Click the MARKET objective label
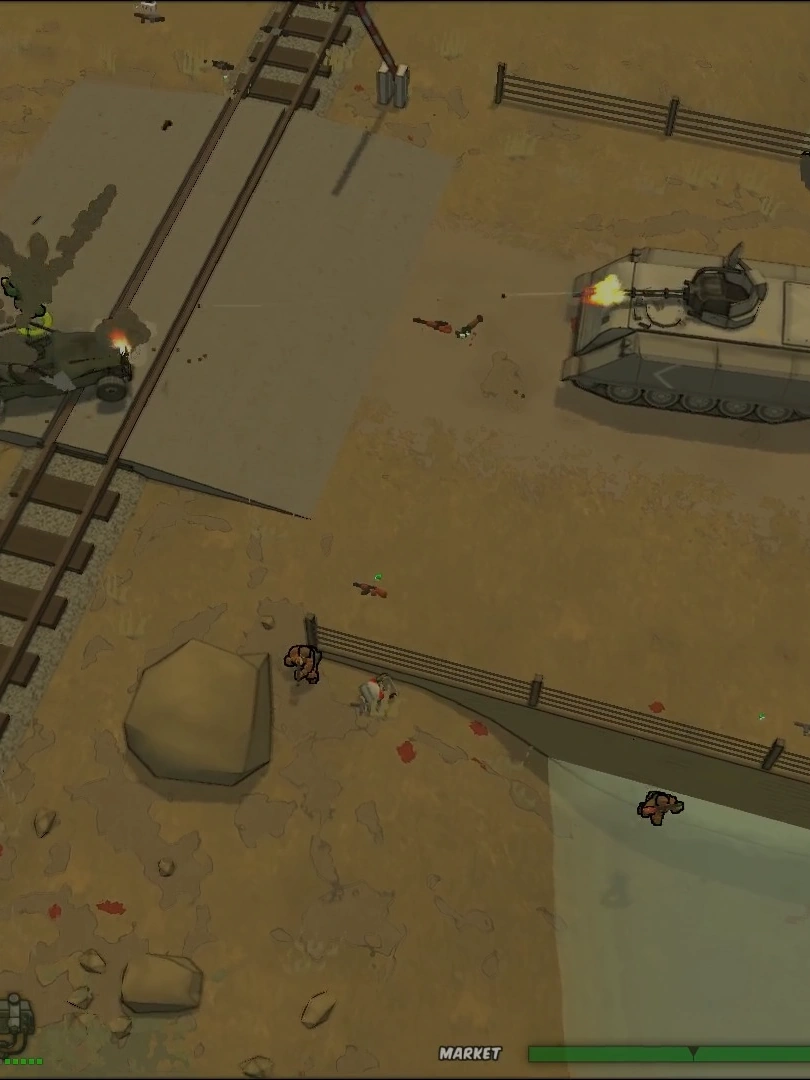The image size is (810, 1080). (x=470, y=1053)
